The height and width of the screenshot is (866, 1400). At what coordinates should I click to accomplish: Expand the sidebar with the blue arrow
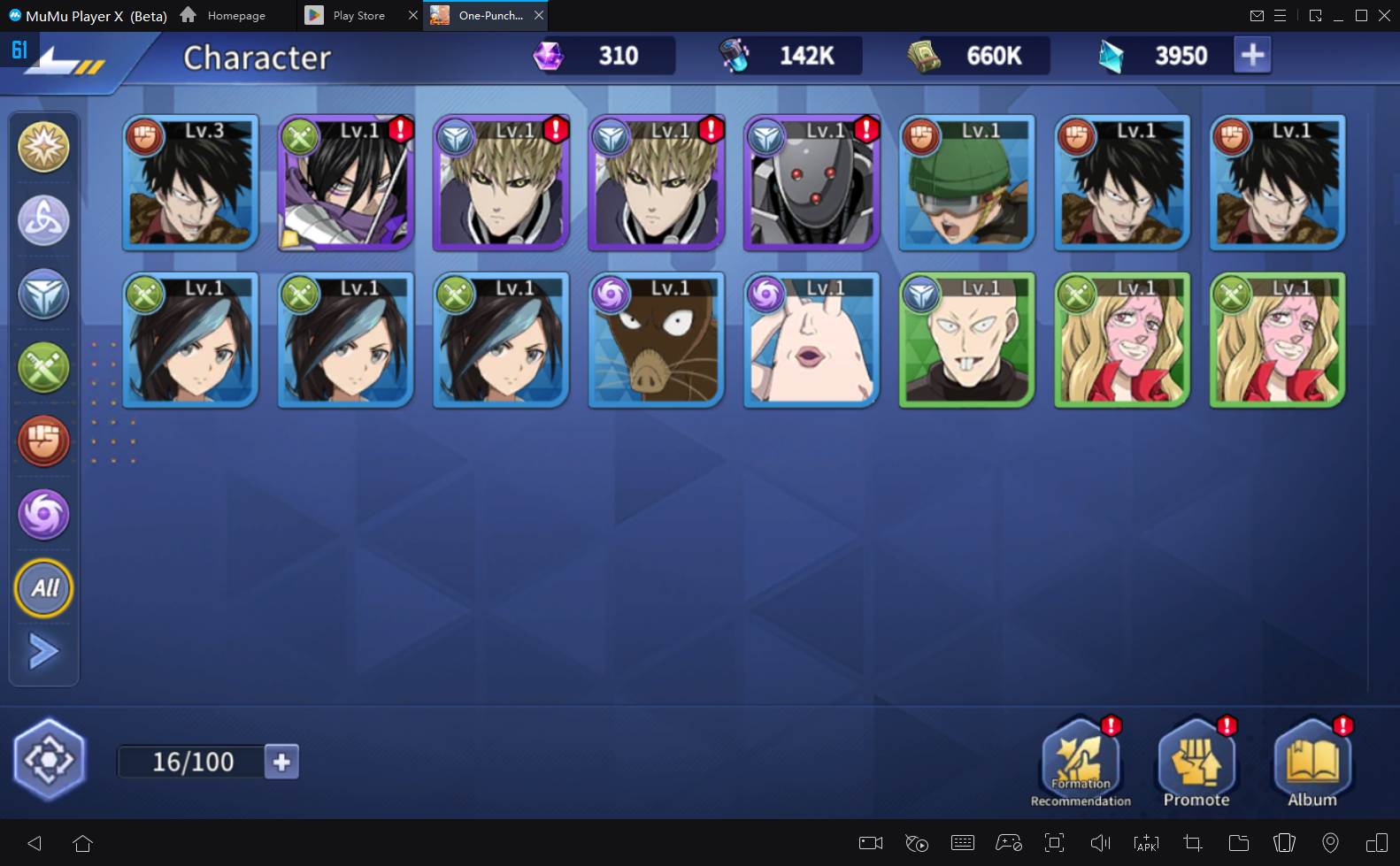pos(43,652)
